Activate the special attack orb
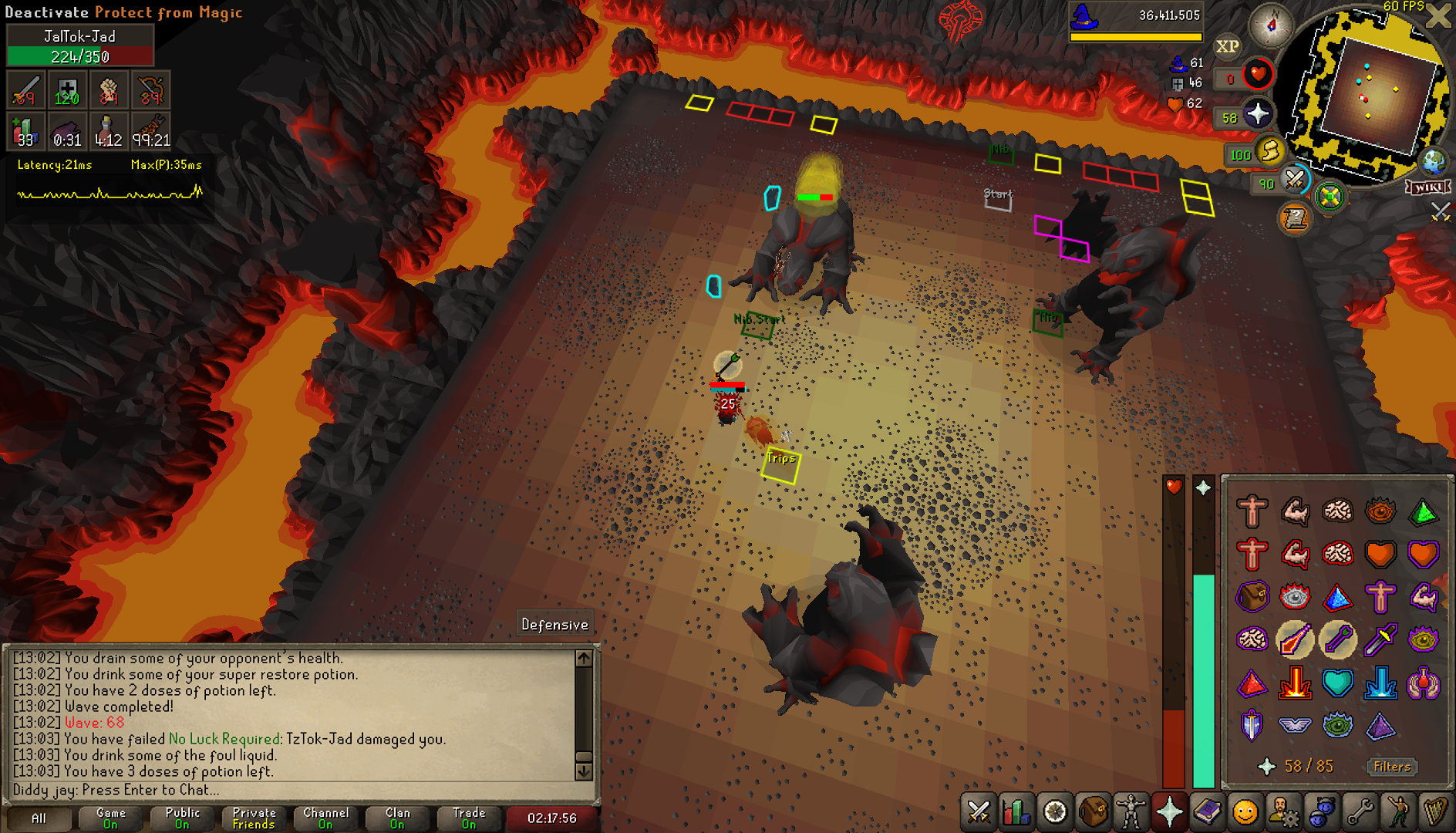Screen dimensions: 1456x833 (1295, 180)
